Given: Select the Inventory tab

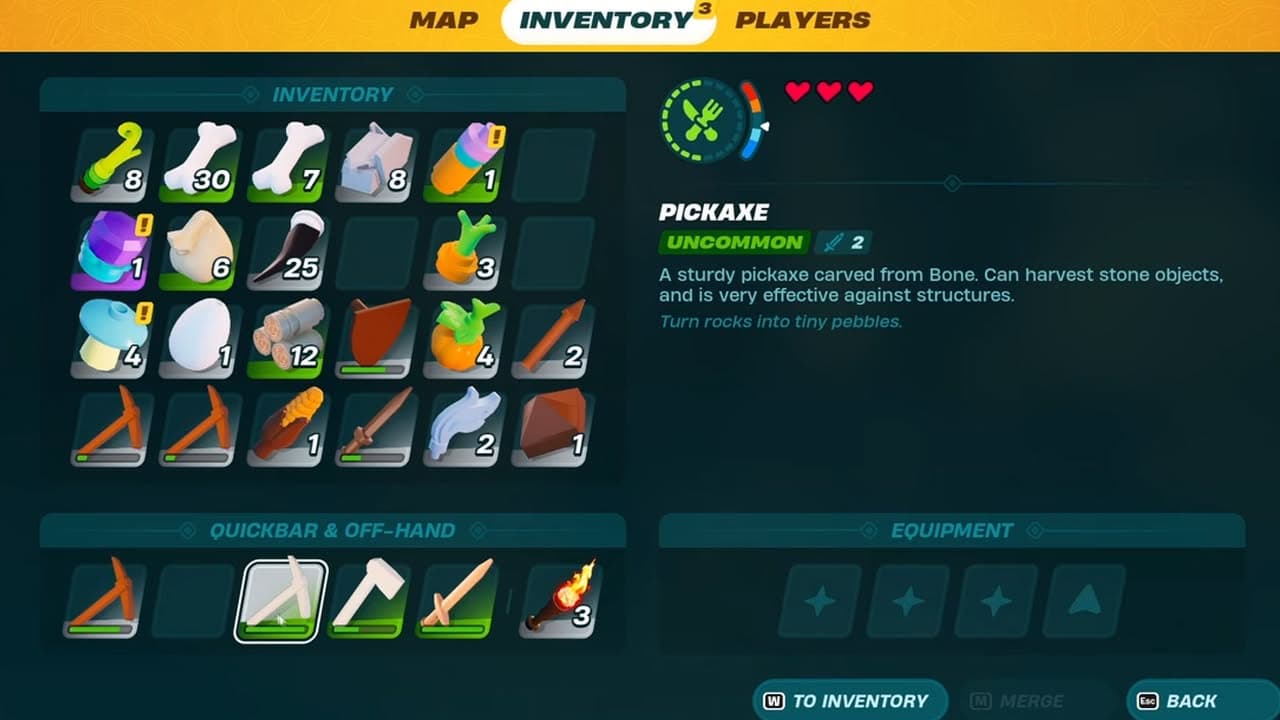Looking at the screenshot, I should coord(606,21).
